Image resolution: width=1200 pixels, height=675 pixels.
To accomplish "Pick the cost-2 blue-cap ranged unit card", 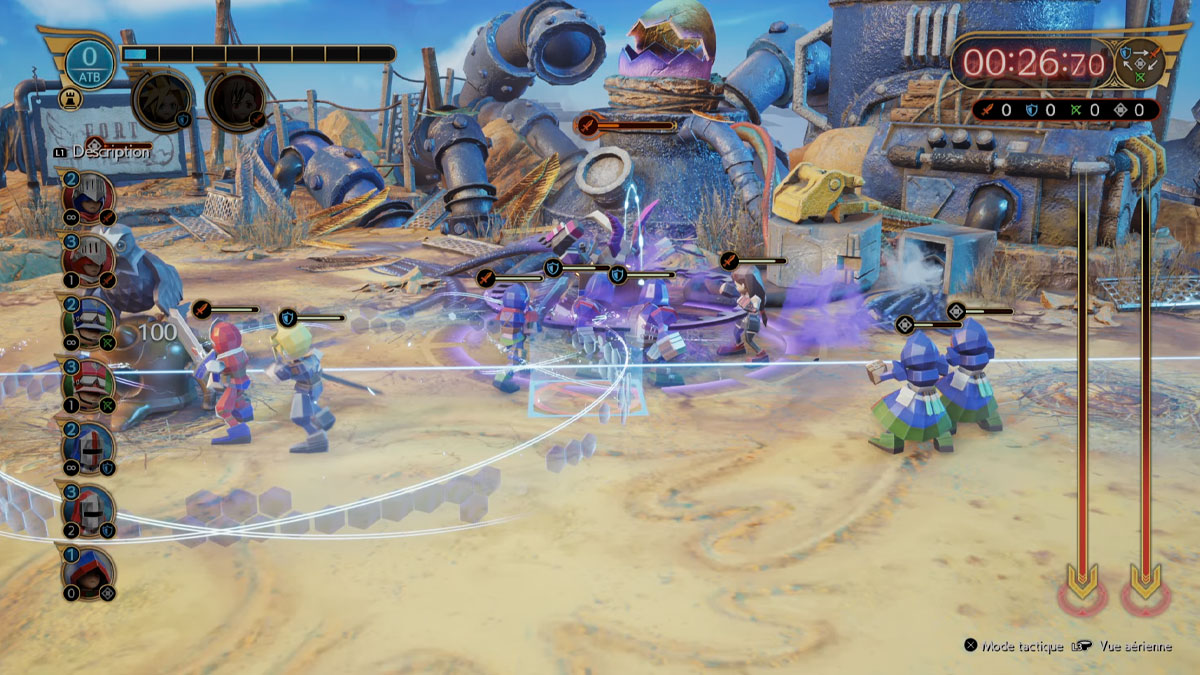I will tap(88, 322).
